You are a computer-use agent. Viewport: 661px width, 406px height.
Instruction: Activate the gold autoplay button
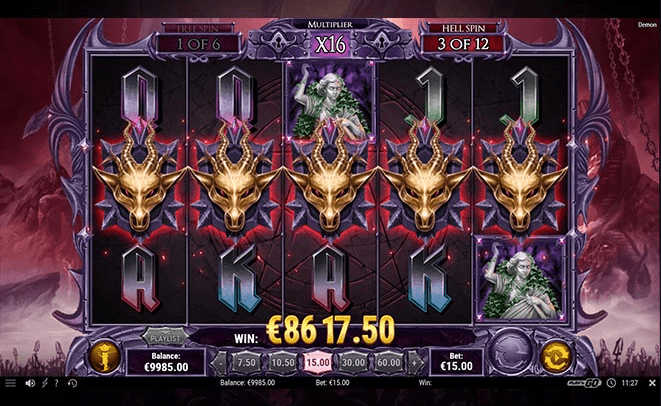click(x=555, y=357)
